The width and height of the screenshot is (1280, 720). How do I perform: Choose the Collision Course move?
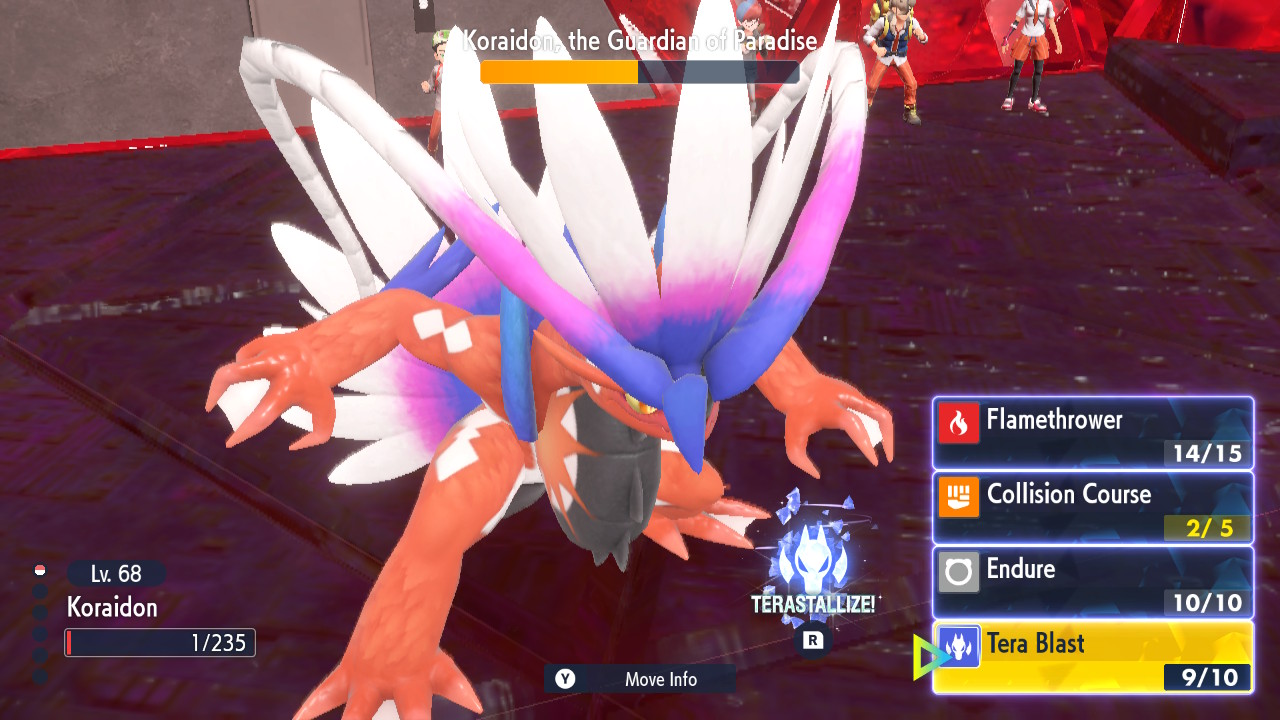[1092, 507]
